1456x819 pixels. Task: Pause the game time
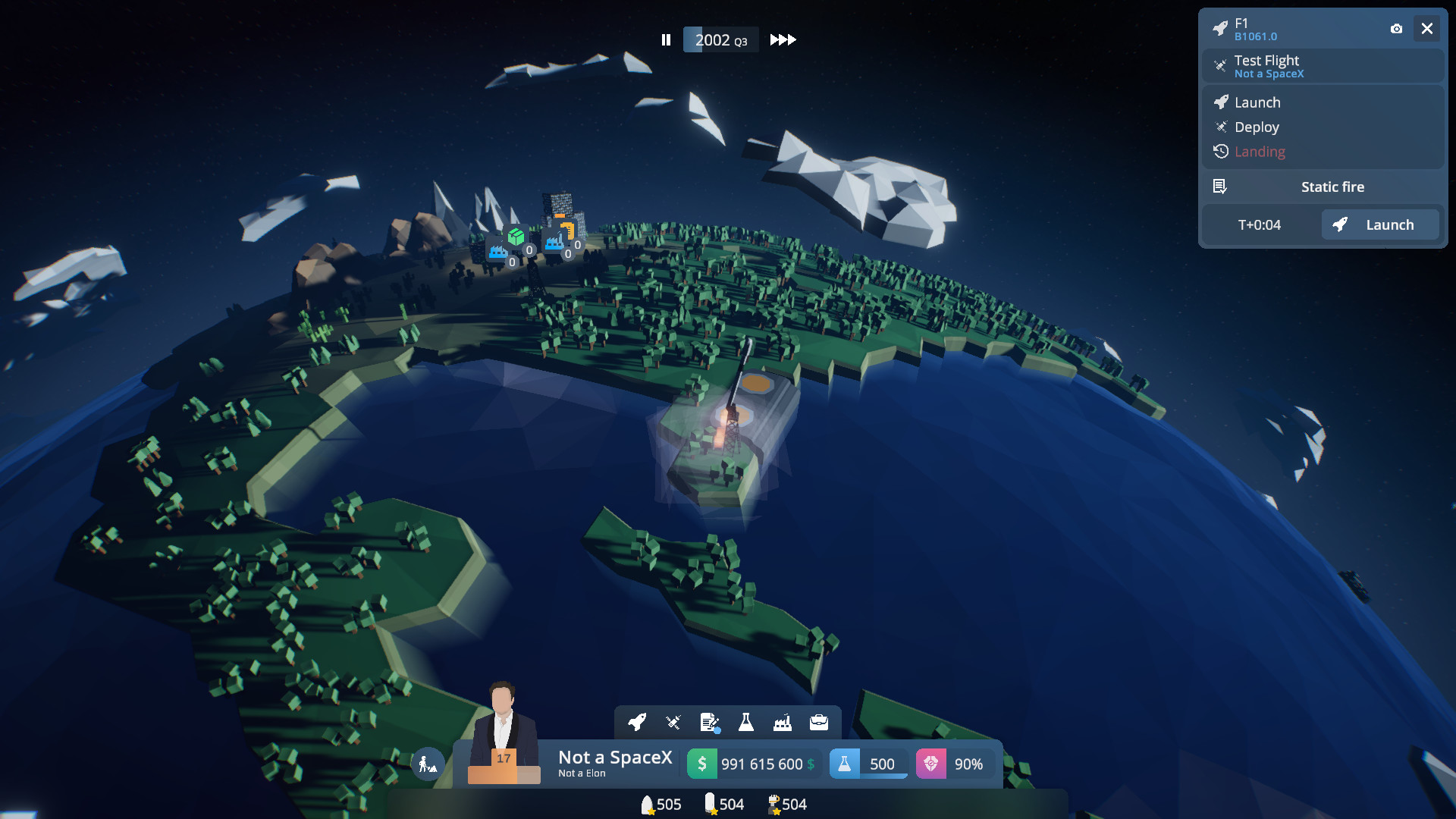click(666, 40)
